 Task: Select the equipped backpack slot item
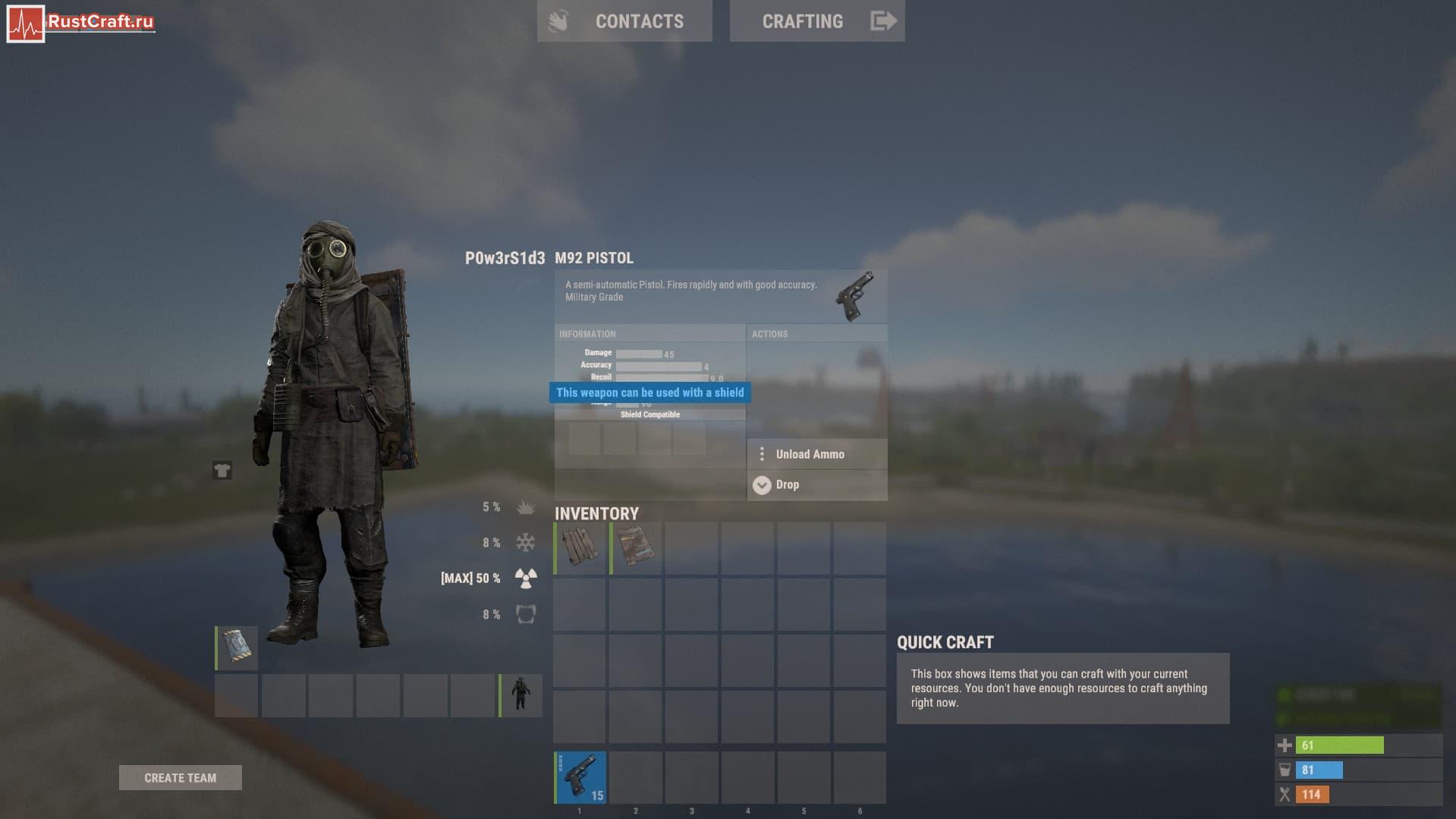pyautogui.click(x=237, y=647)
